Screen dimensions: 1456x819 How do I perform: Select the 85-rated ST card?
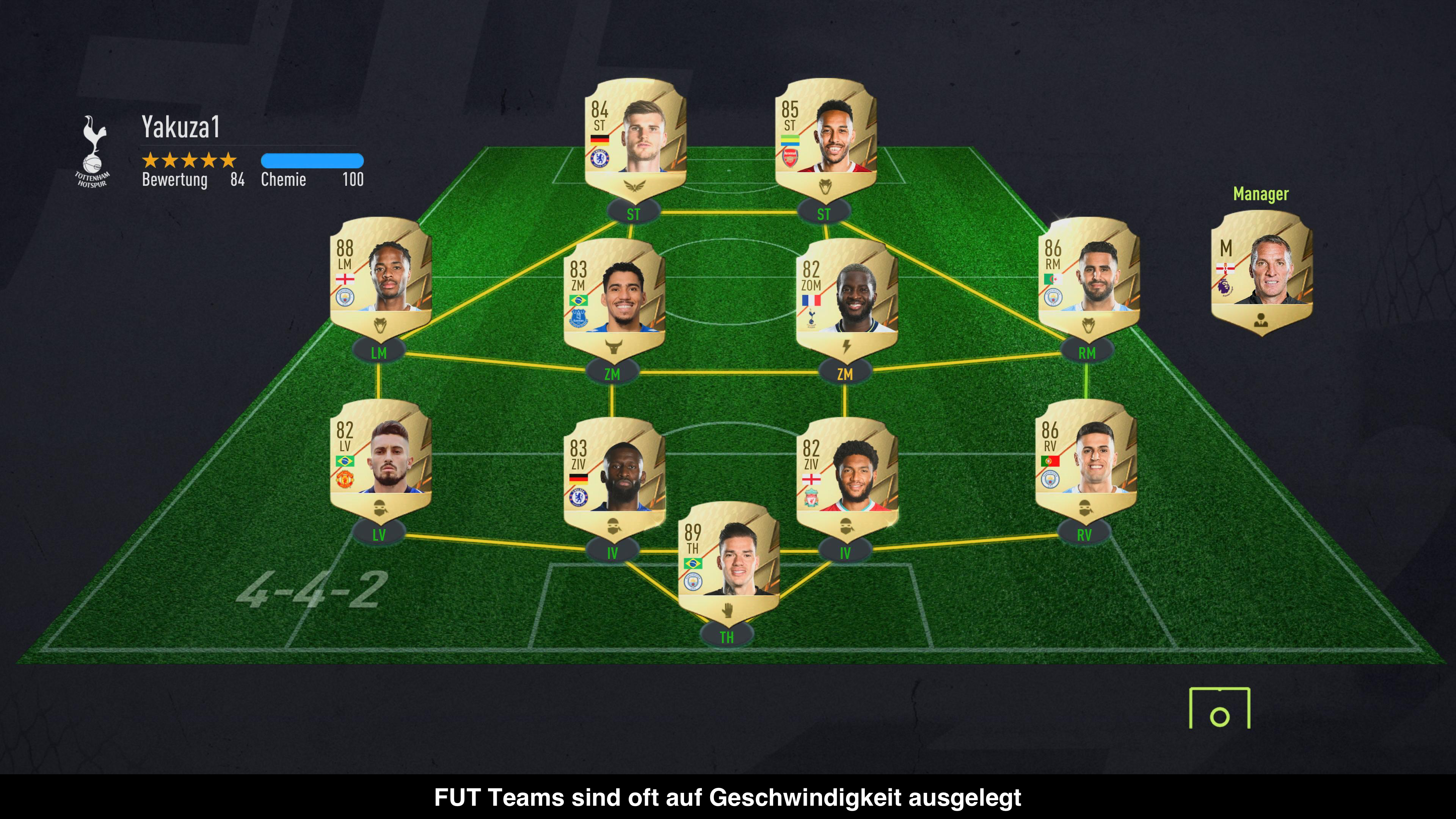(826, 138)
